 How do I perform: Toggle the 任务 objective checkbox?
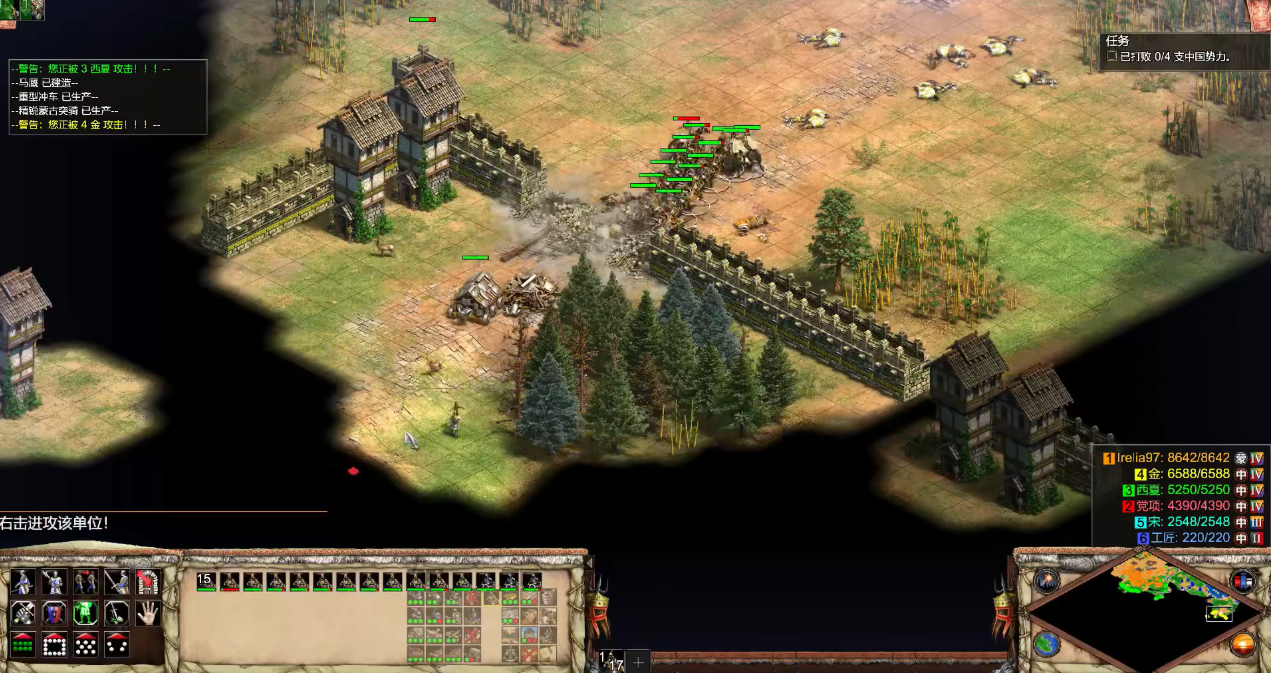[1112, 58]
